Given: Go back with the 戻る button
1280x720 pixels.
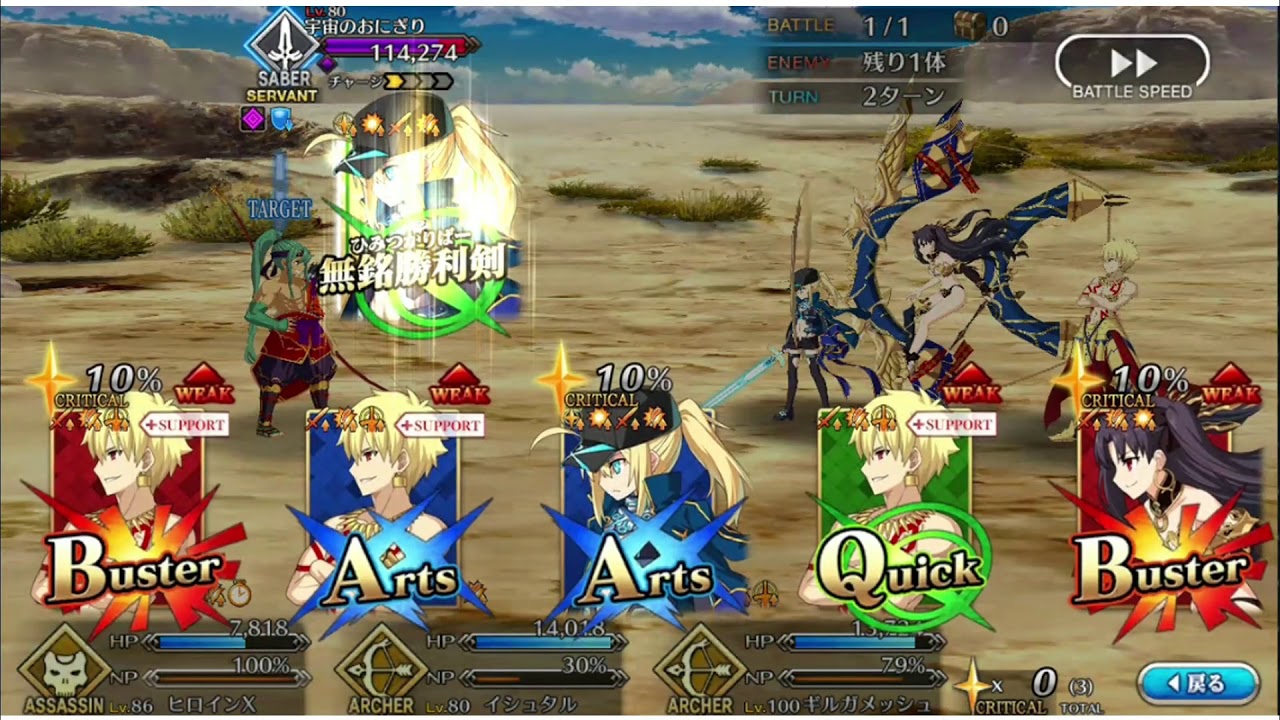Looking at the screenshot, I should (x=1197, y=684).
